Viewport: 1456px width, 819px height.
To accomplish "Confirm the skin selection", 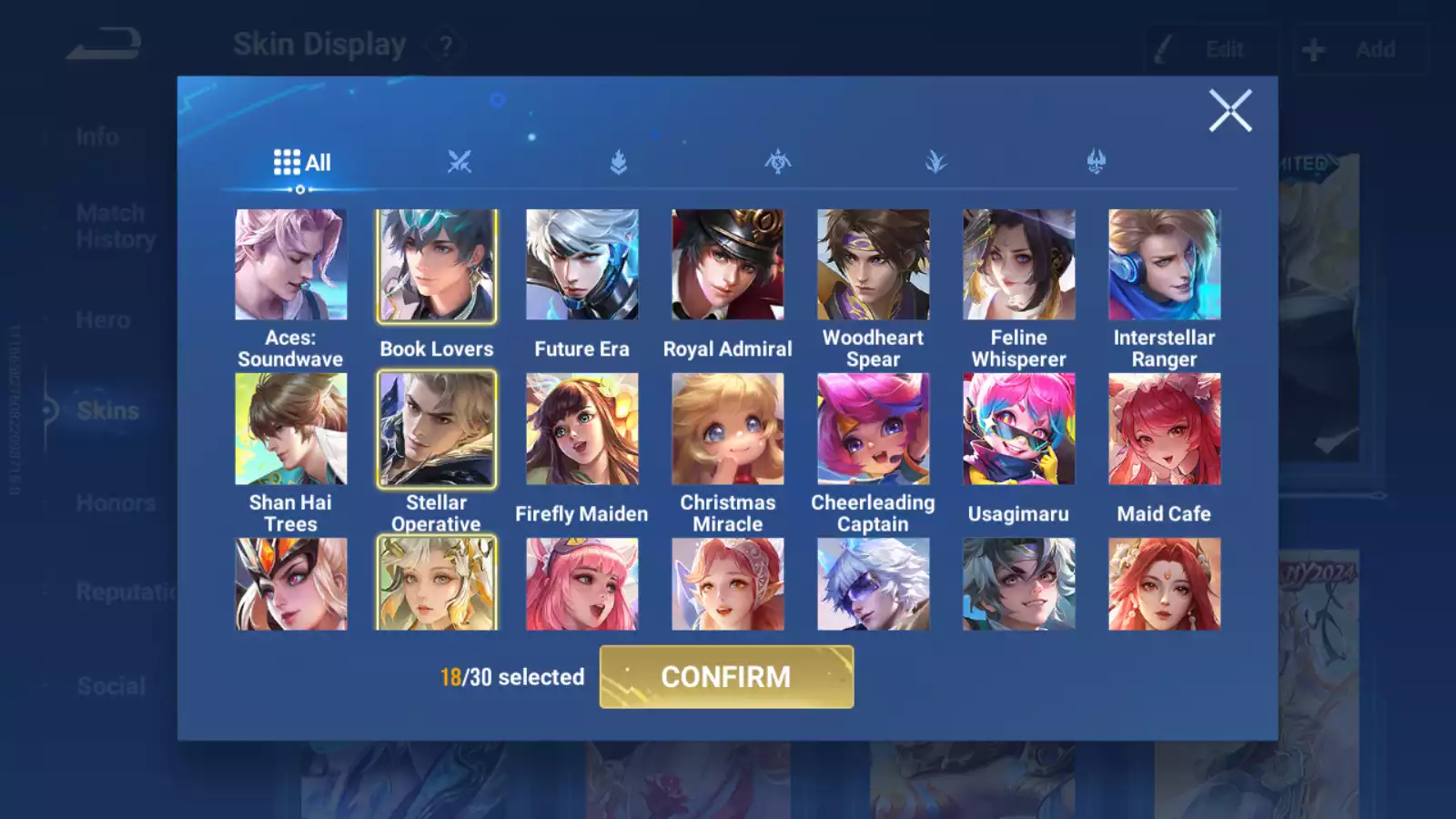I will pos(726,677).
